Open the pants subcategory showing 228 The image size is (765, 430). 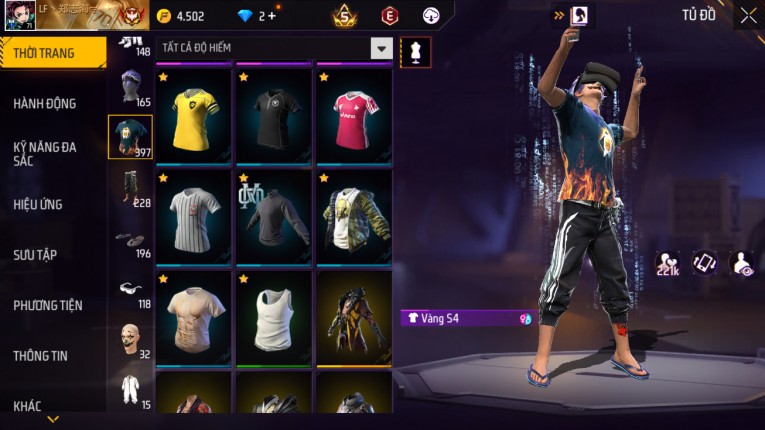click(x=130, y=188)
